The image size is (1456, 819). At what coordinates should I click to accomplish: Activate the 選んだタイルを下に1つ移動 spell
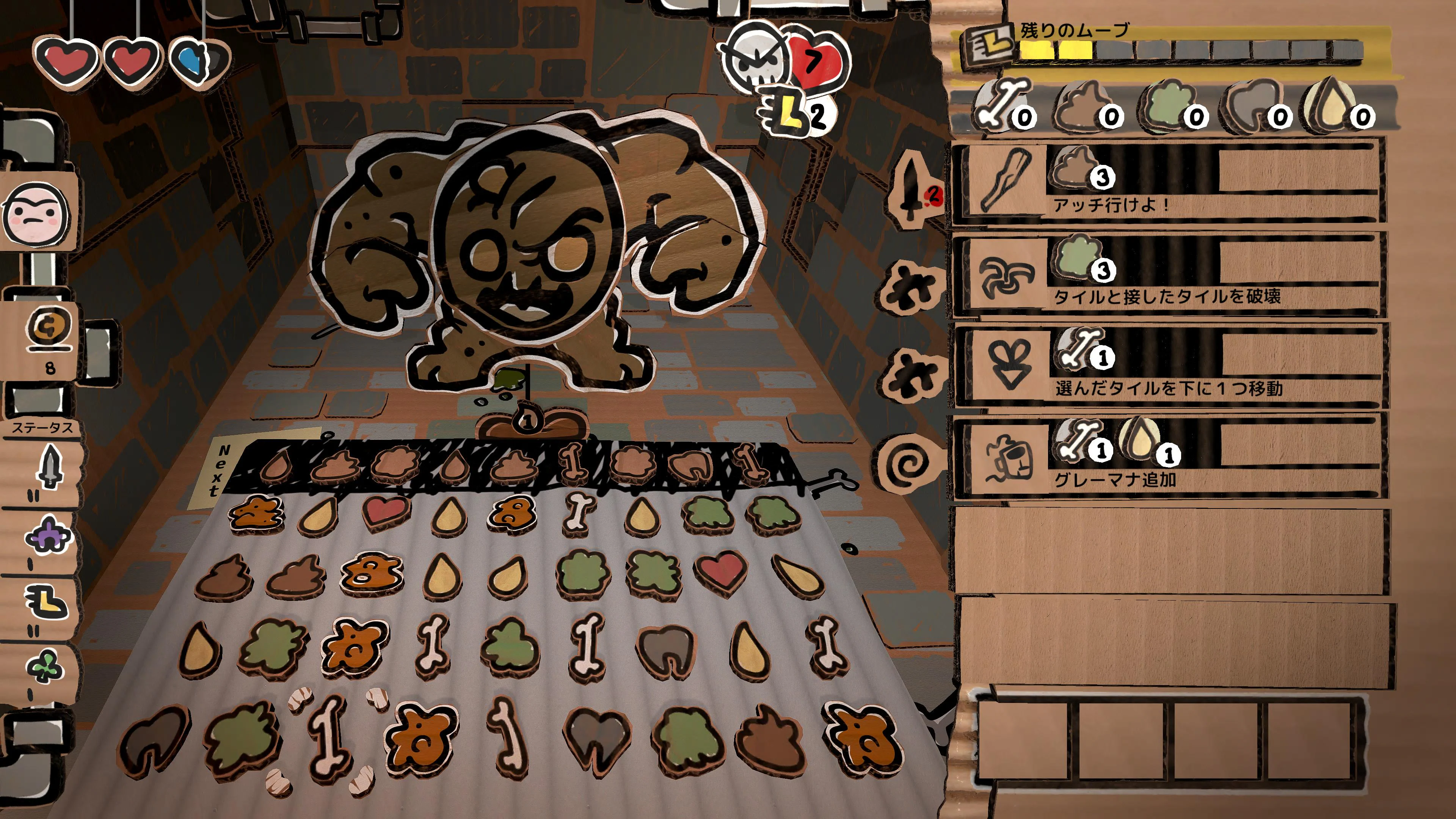click(1167, 366)
